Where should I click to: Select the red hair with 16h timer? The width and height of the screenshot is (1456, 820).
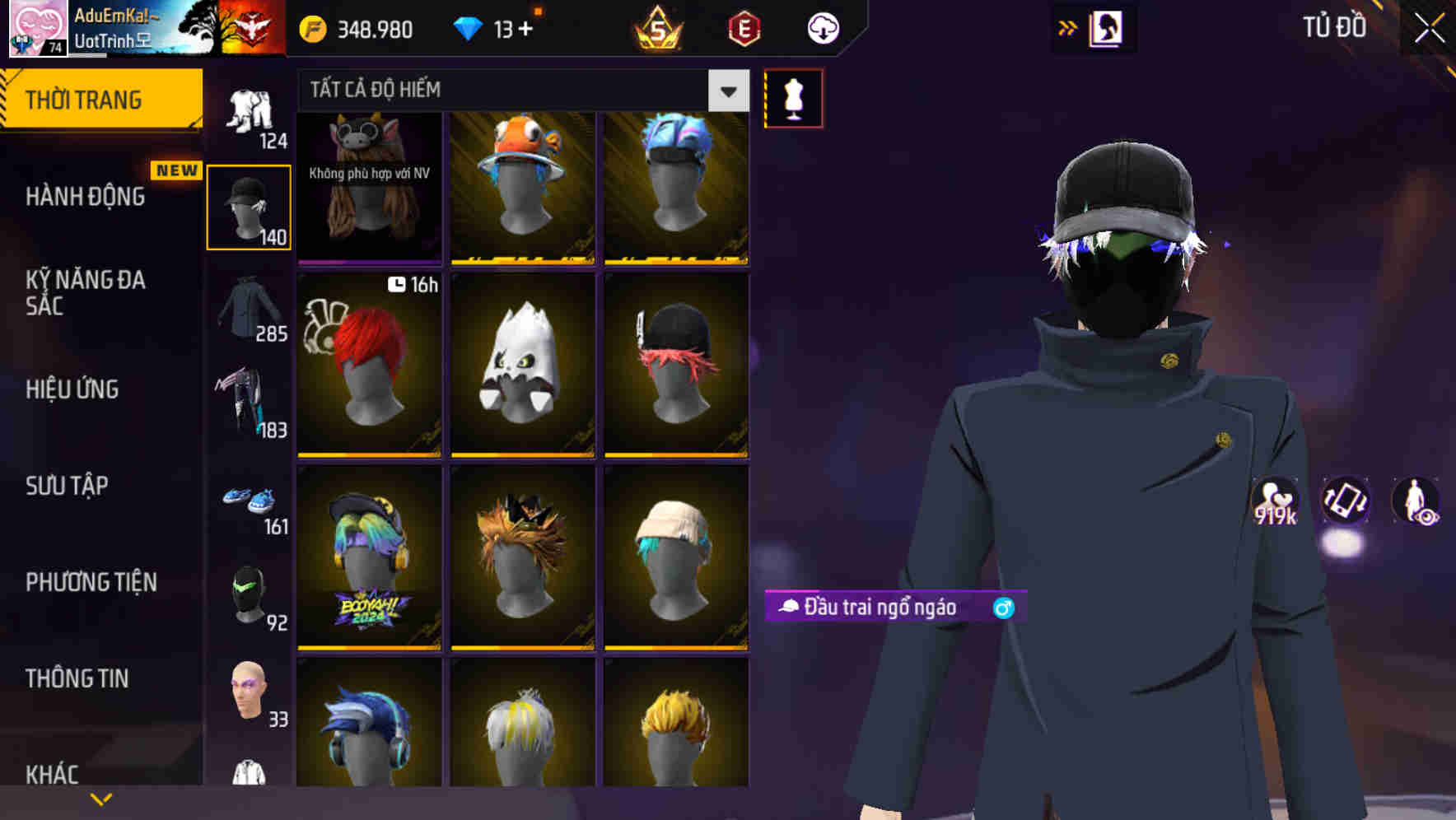coord(369,364)
